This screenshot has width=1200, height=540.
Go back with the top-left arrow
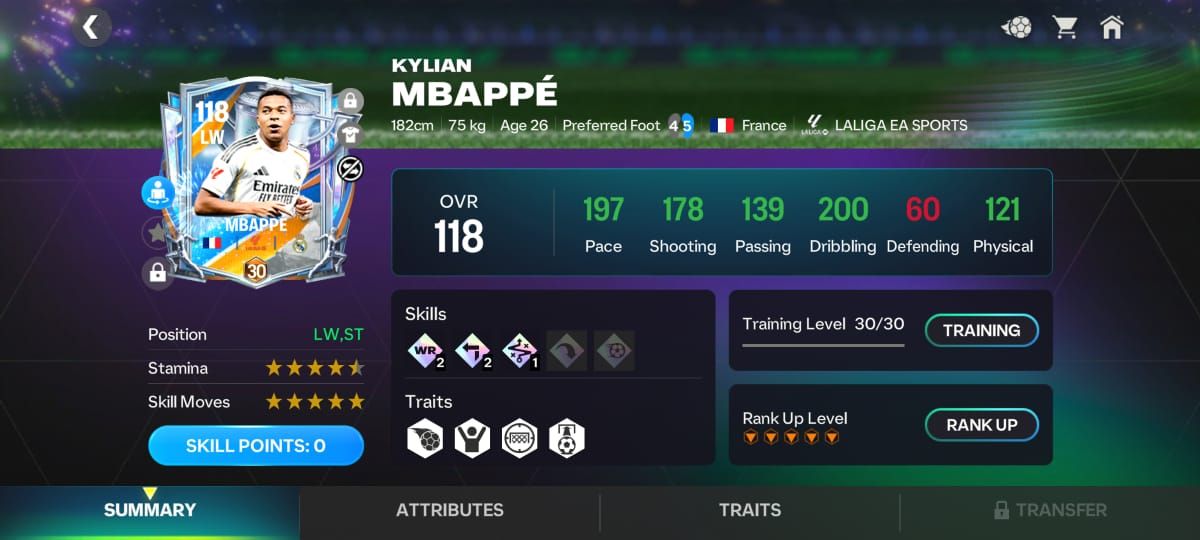pyautogui.click(x=91, y=27)
